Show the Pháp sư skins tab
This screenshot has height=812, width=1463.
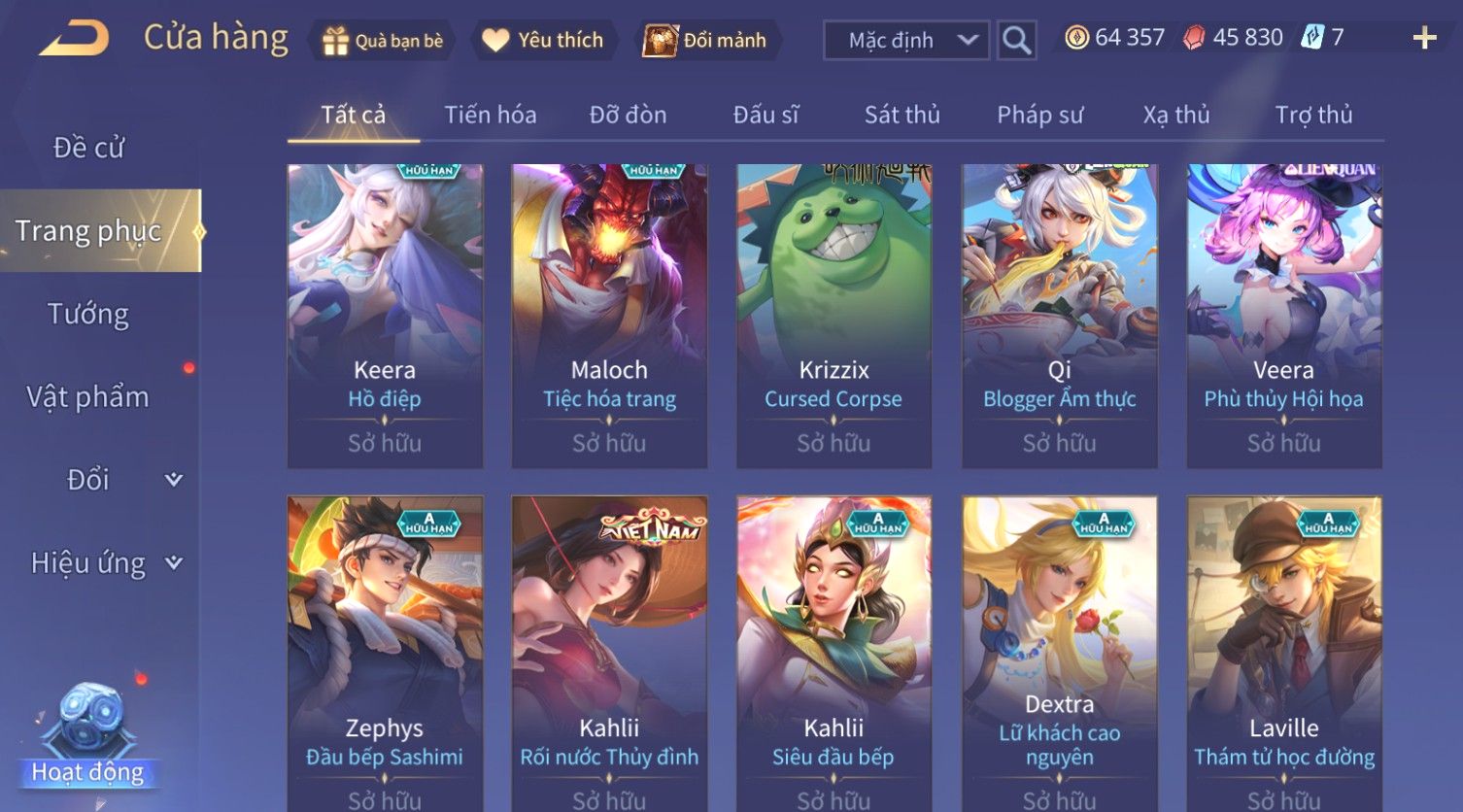(x=1039, y=116)
